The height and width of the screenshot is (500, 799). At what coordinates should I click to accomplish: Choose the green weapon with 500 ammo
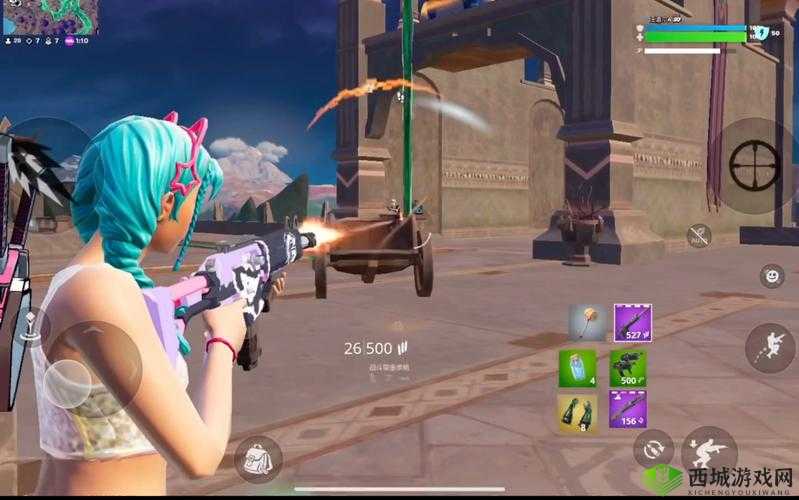coord(628,367)
